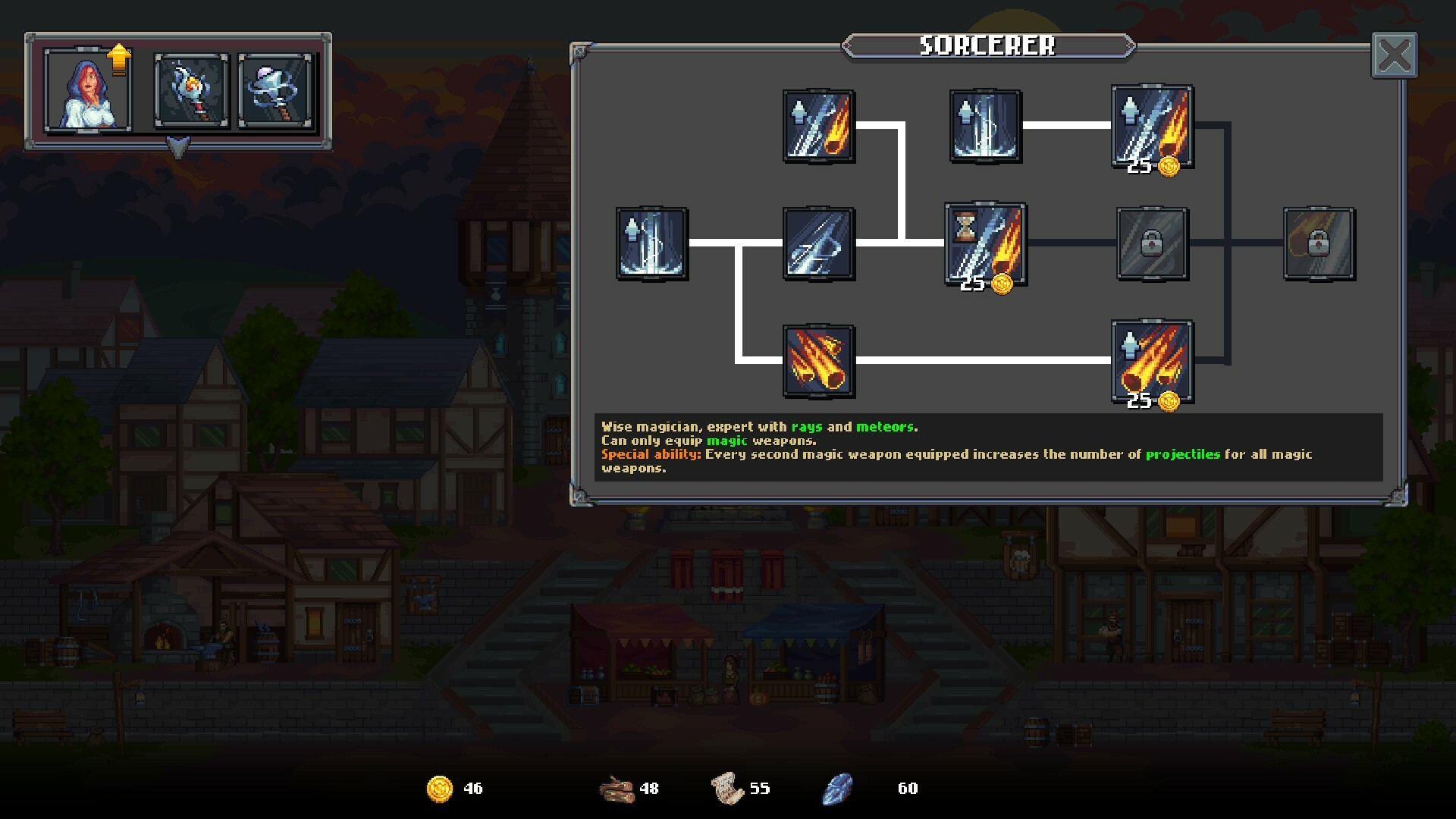Select the swirling wind staff weapon
Screen dimensions: 1456x819
275,90
